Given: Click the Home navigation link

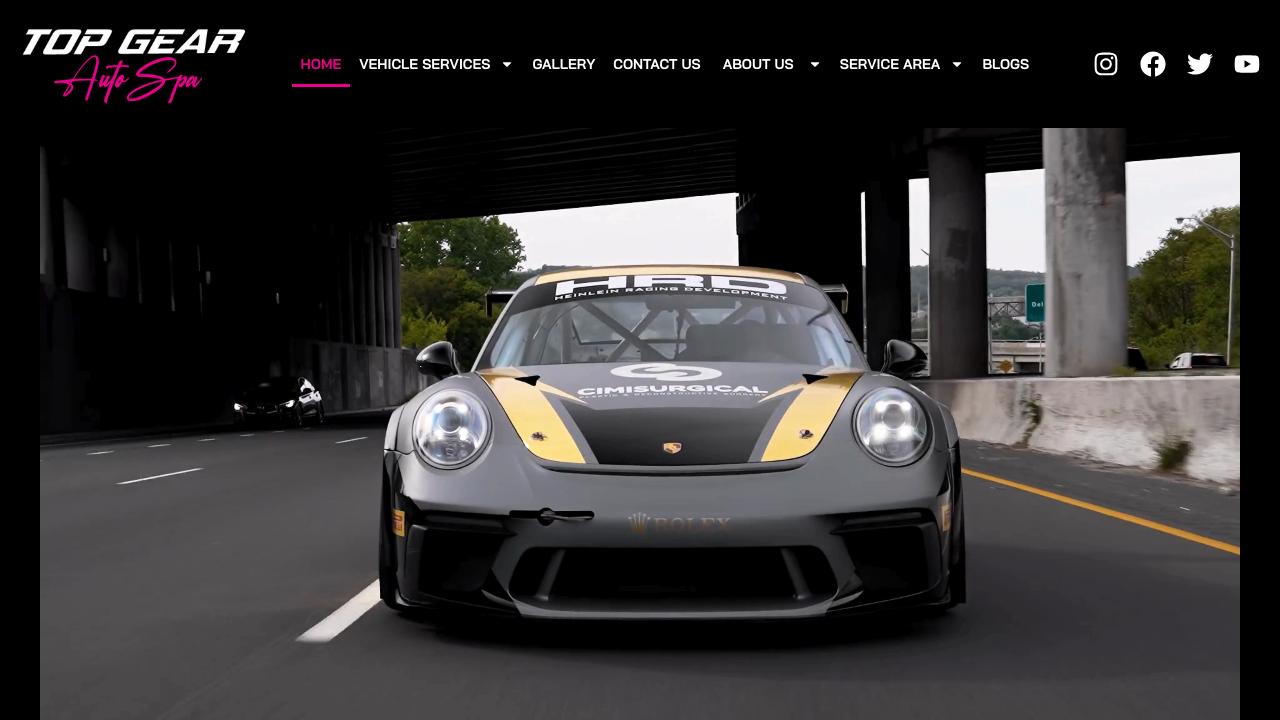Looking at the screenshot, I should coord(320,64).
